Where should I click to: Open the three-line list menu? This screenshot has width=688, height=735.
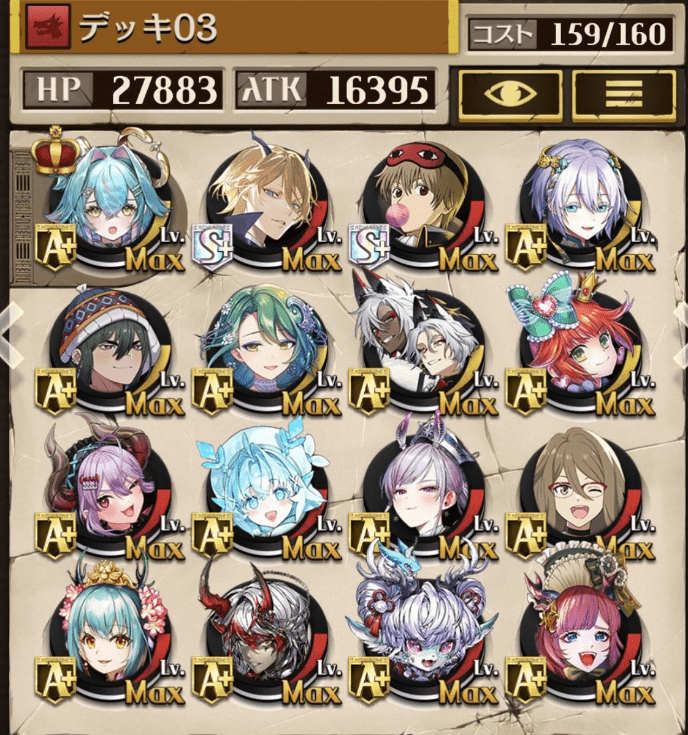(624, 93)
